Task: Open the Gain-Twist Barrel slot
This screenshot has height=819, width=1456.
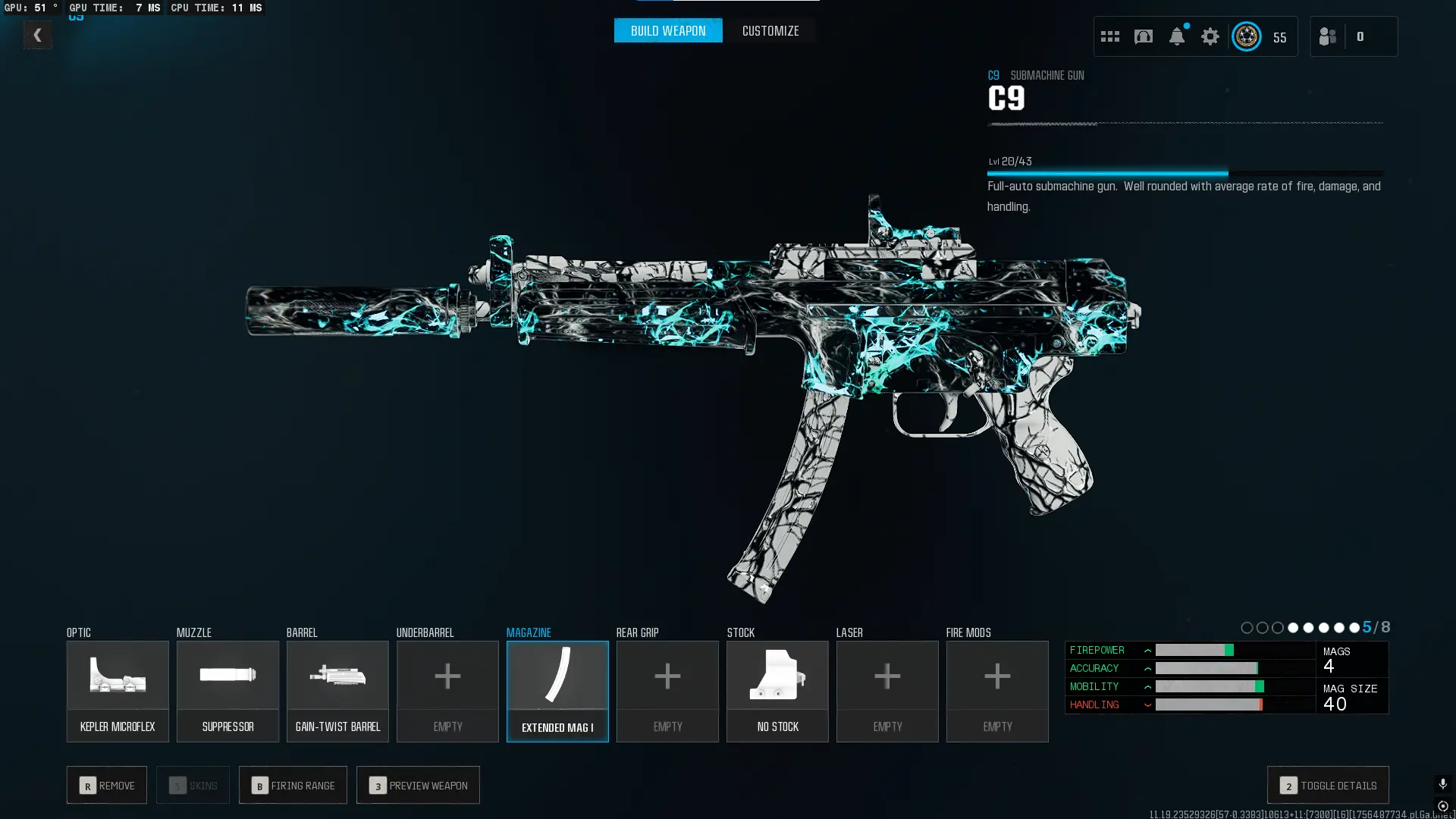Action: click(337, 691)
